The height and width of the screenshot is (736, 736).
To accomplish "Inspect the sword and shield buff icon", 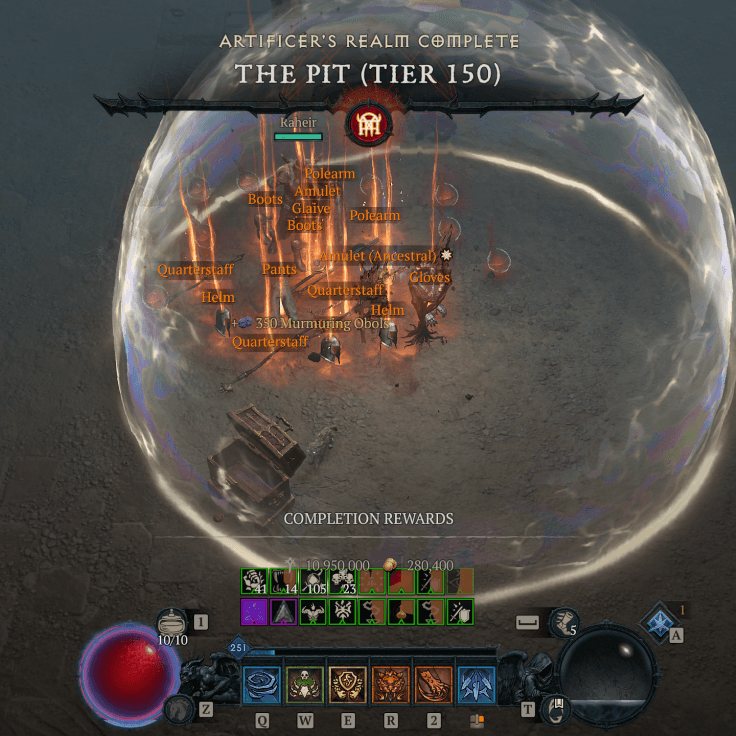I will point(461,612).
